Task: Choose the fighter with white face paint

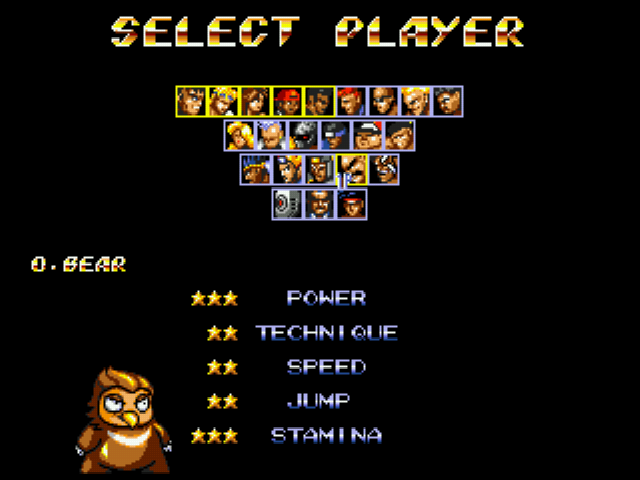Action: (x=384, y=169)
